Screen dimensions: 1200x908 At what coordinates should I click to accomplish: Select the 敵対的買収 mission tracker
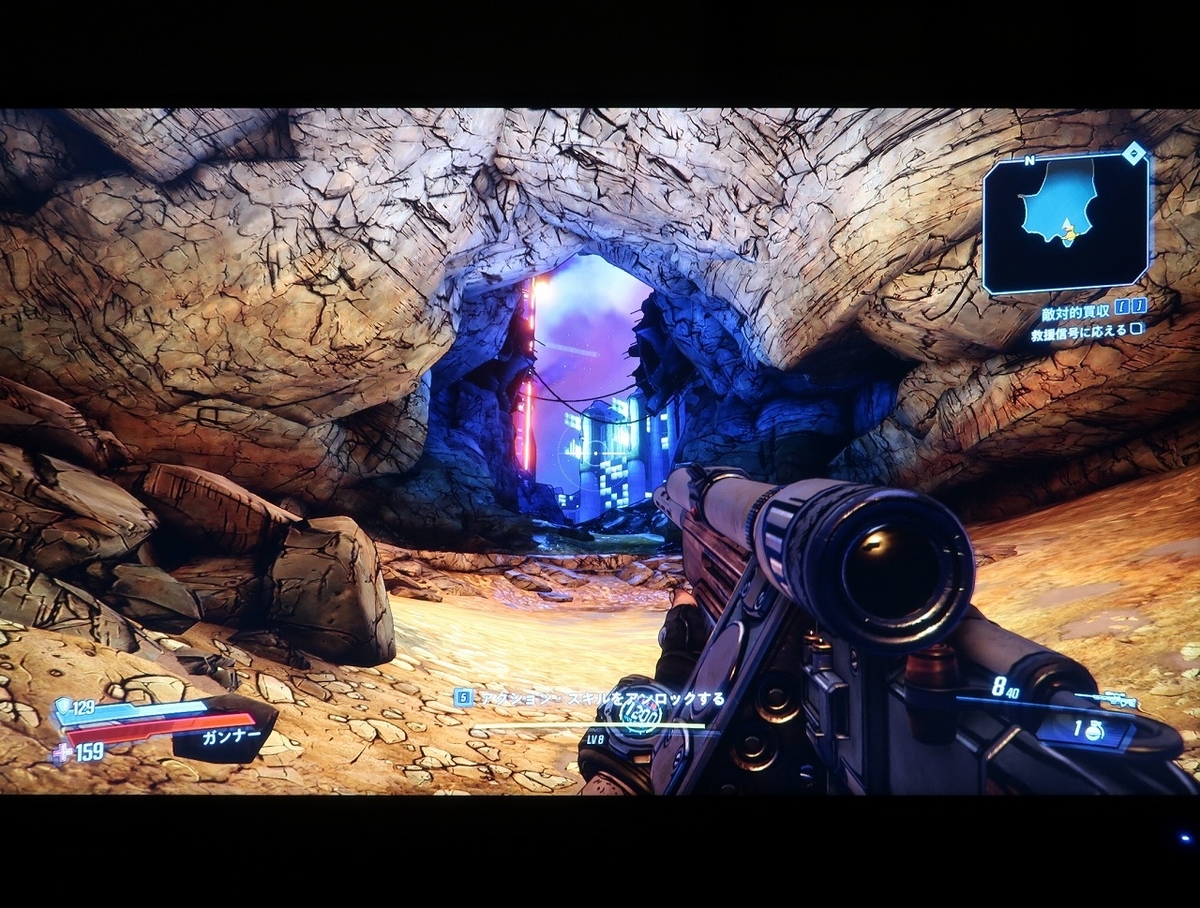[1076, 313]
